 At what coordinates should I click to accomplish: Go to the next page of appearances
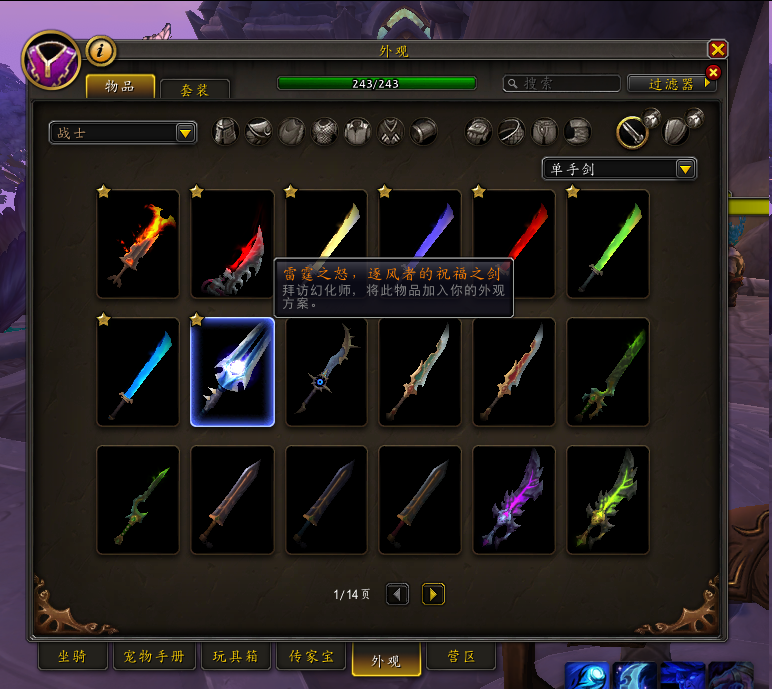click(433, 594)
